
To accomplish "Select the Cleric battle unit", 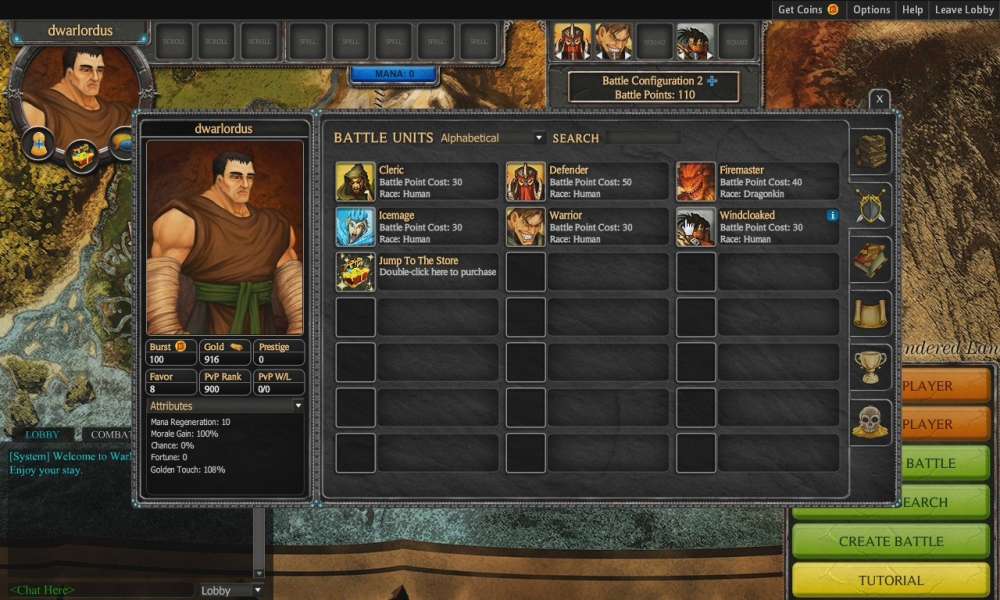I will (417, 182).
